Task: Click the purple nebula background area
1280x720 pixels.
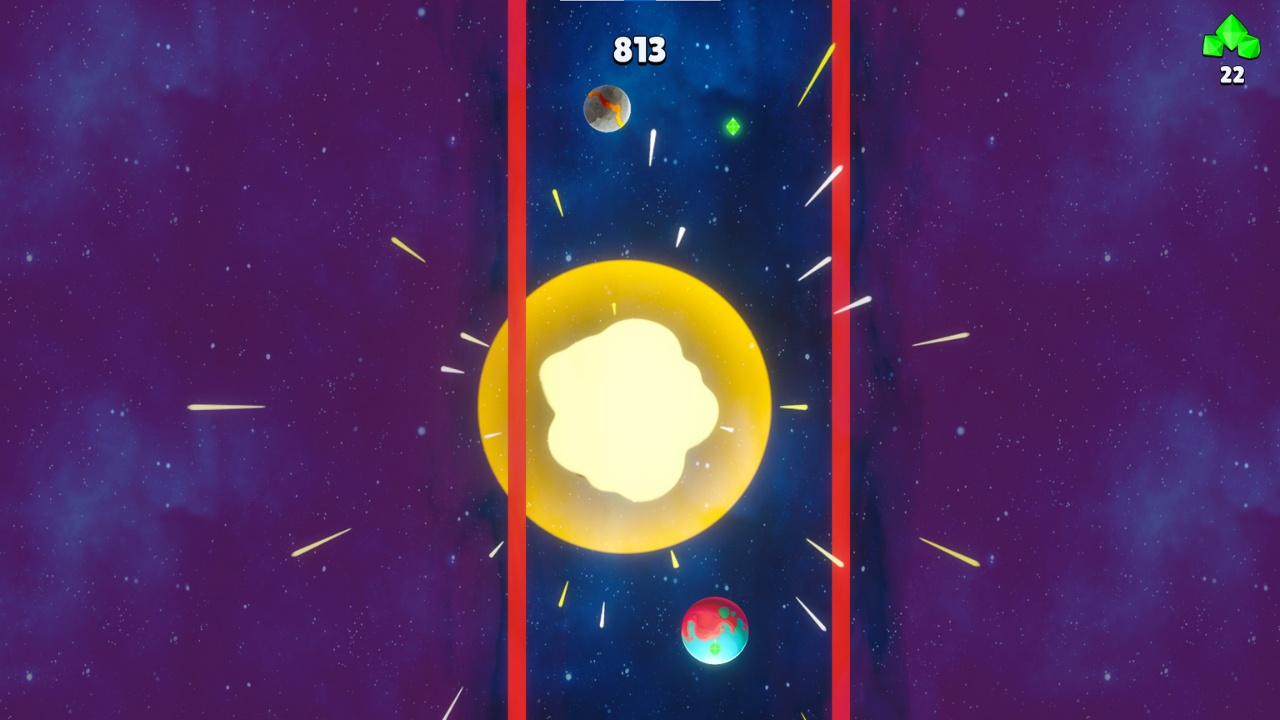Action: (x=150, y=150)
